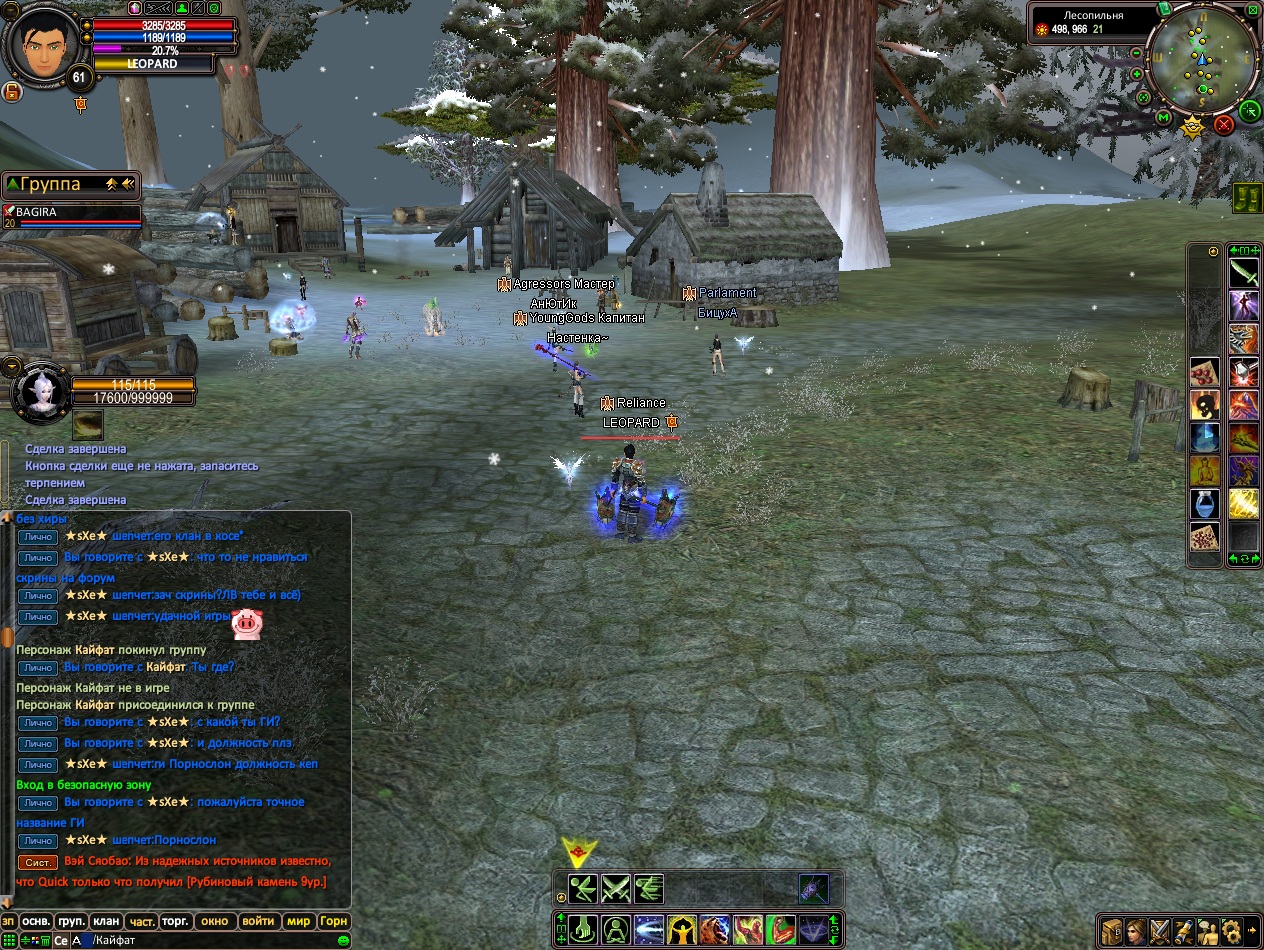The image size is (1264, 950).
Task: Open the торг. trade chat tab
Action: click(175, 921)
